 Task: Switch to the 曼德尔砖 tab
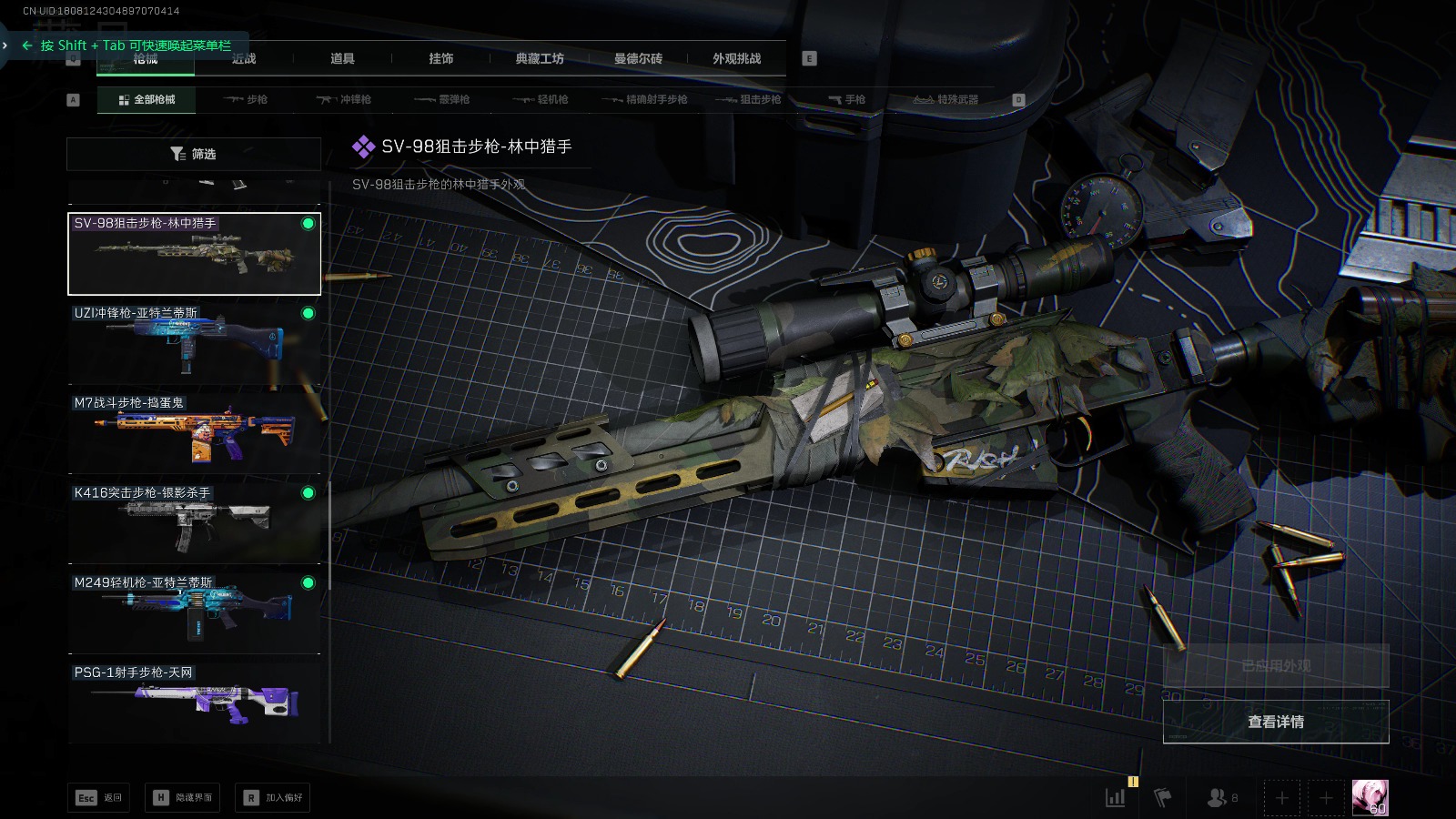point(638,59)
